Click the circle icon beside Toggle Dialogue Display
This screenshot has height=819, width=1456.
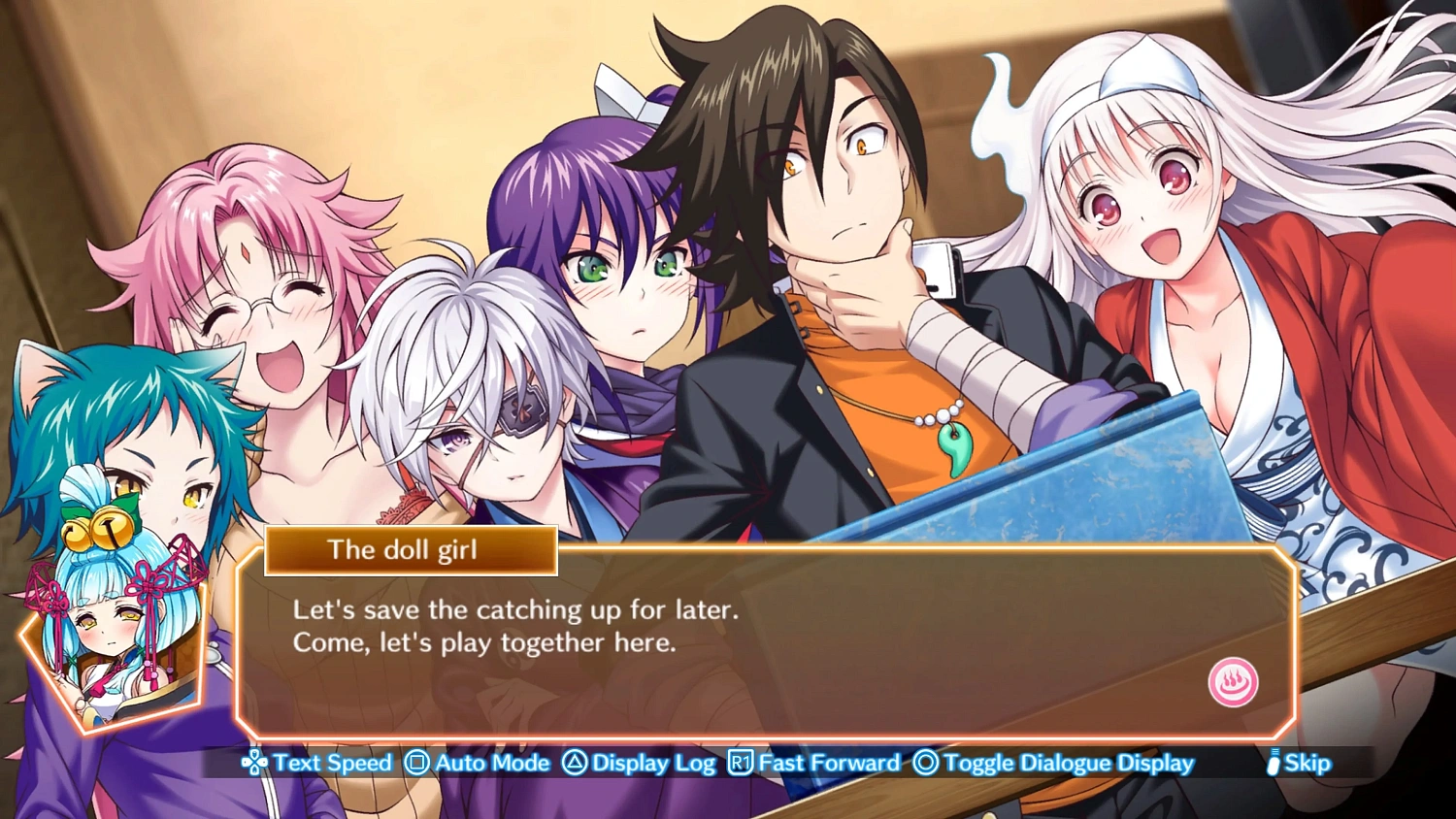[924, 764]
